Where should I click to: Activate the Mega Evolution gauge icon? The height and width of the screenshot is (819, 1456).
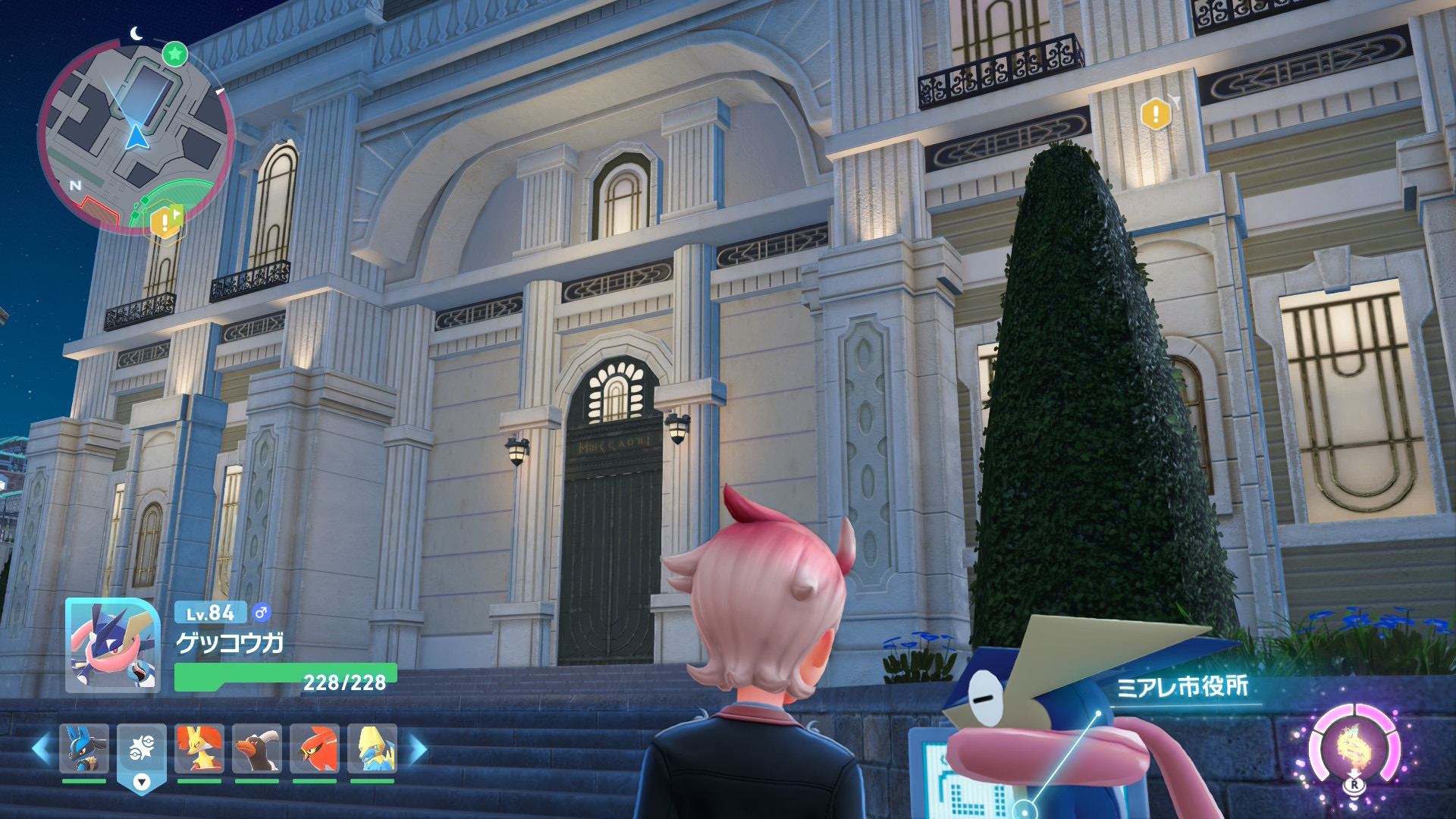(x=1354, y=748)
